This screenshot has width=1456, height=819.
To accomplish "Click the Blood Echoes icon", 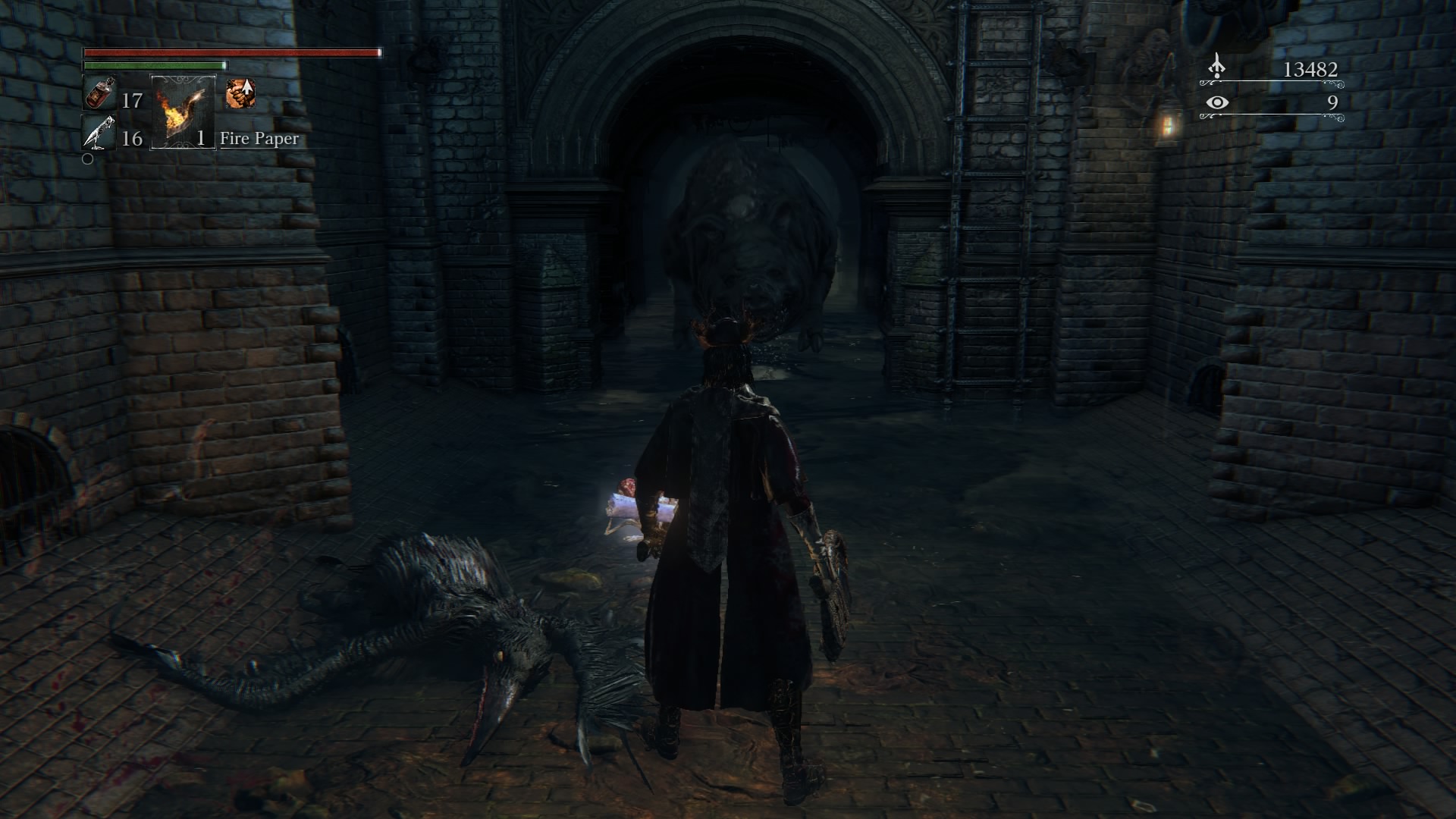I will pyautogui.click(x=1216, y=67).
